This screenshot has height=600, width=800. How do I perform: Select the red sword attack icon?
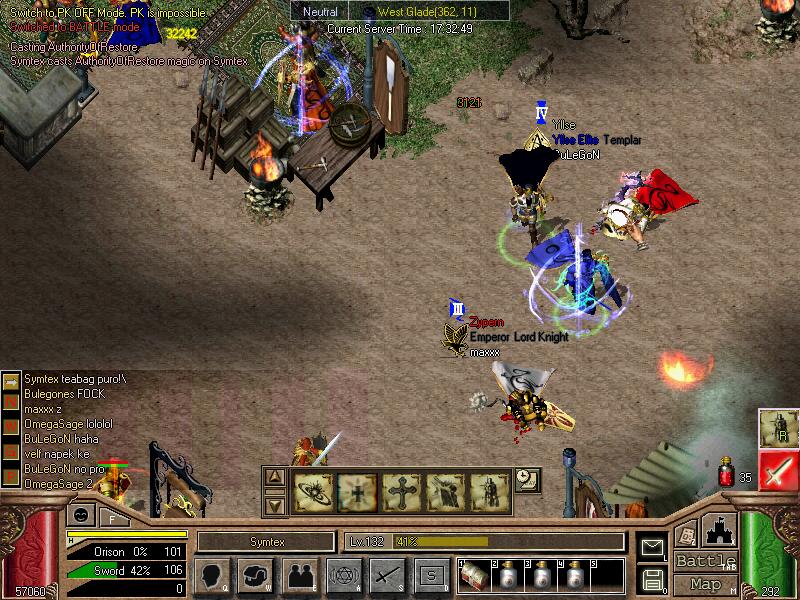pos(777,470)
